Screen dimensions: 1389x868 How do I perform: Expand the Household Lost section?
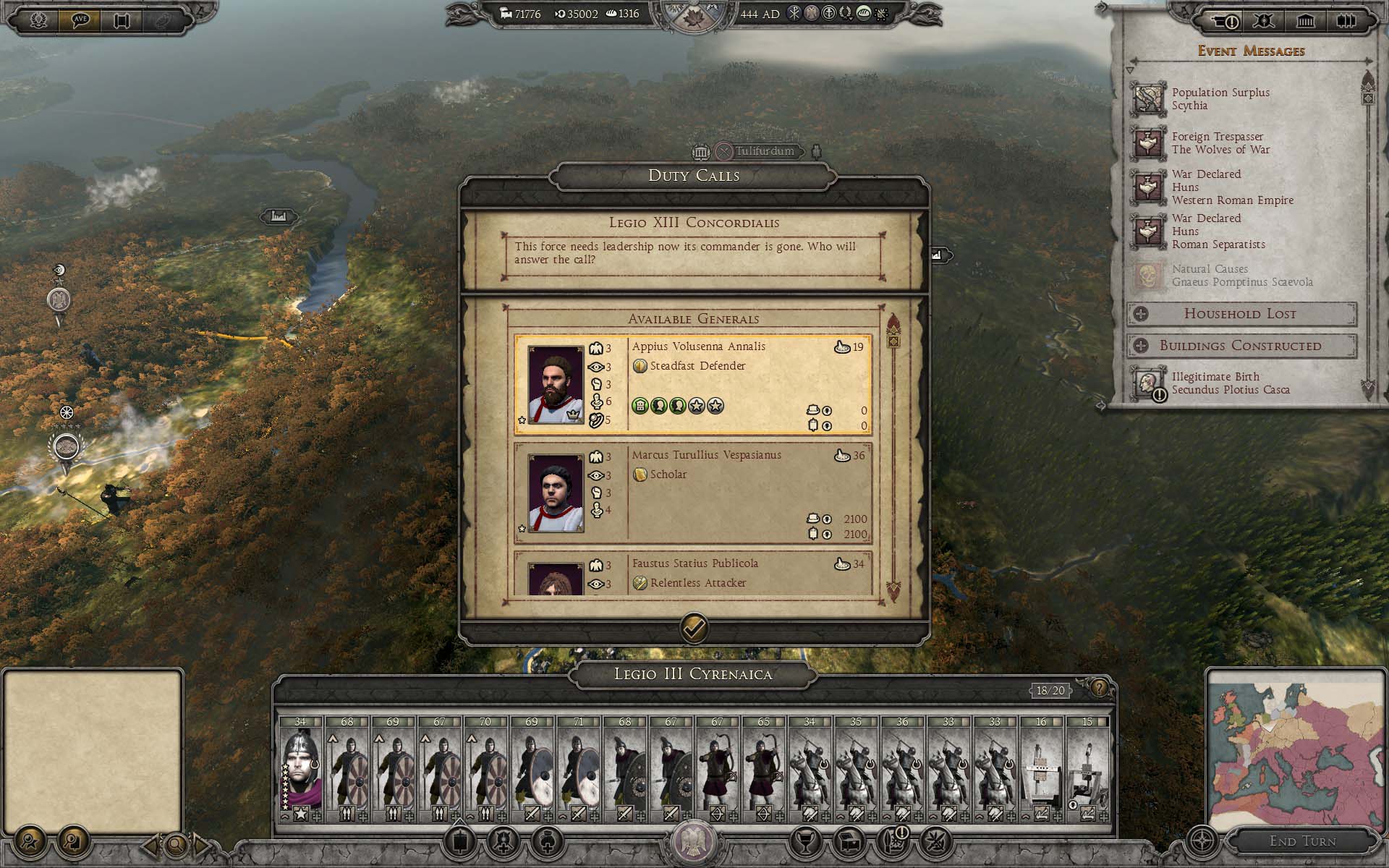click(1240, 314)
